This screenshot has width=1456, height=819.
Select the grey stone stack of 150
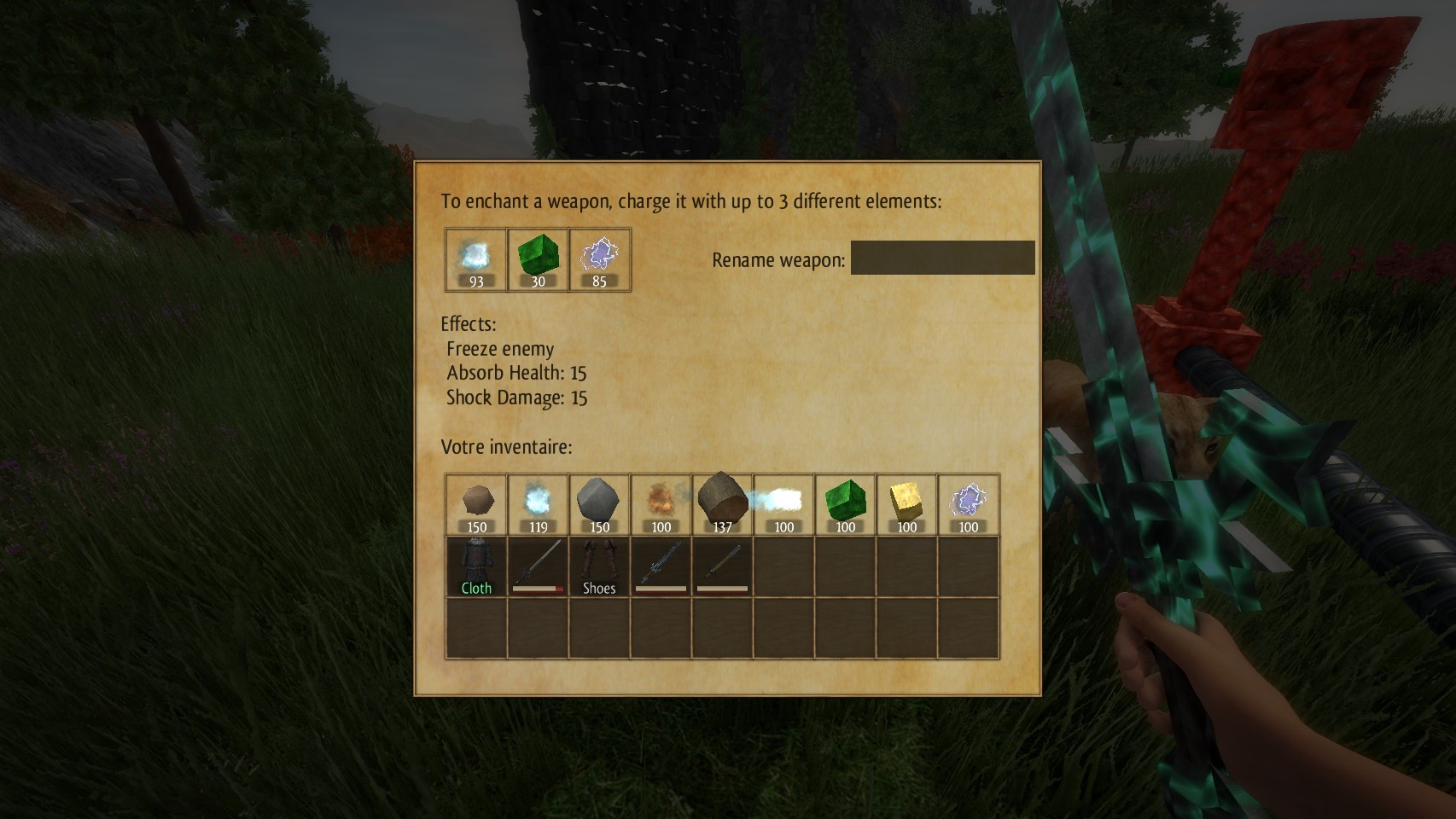click(x=599, y=505)
